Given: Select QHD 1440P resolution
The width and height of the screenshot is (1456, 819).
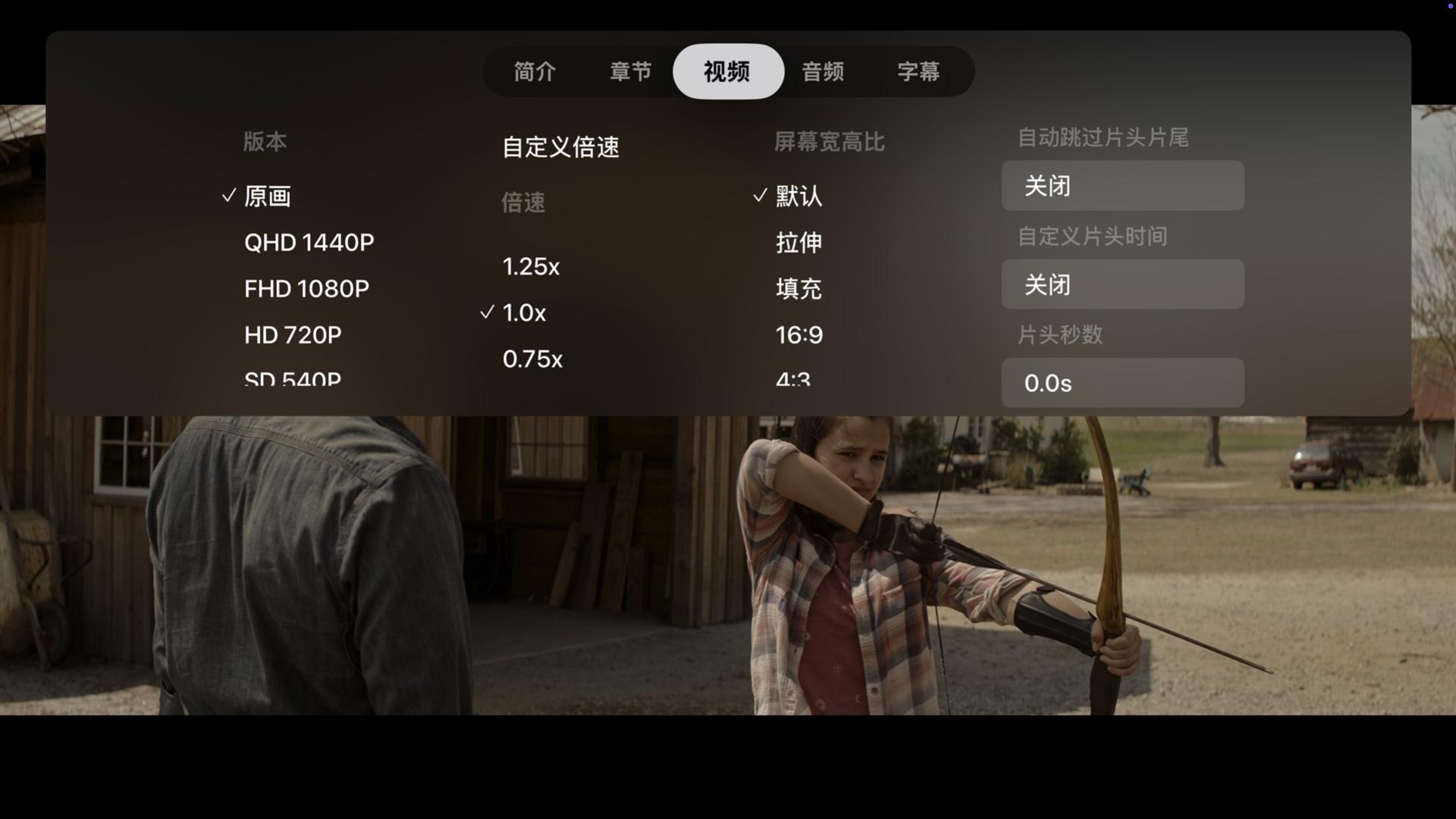Looking at the screenshot, I should (309, 243).
